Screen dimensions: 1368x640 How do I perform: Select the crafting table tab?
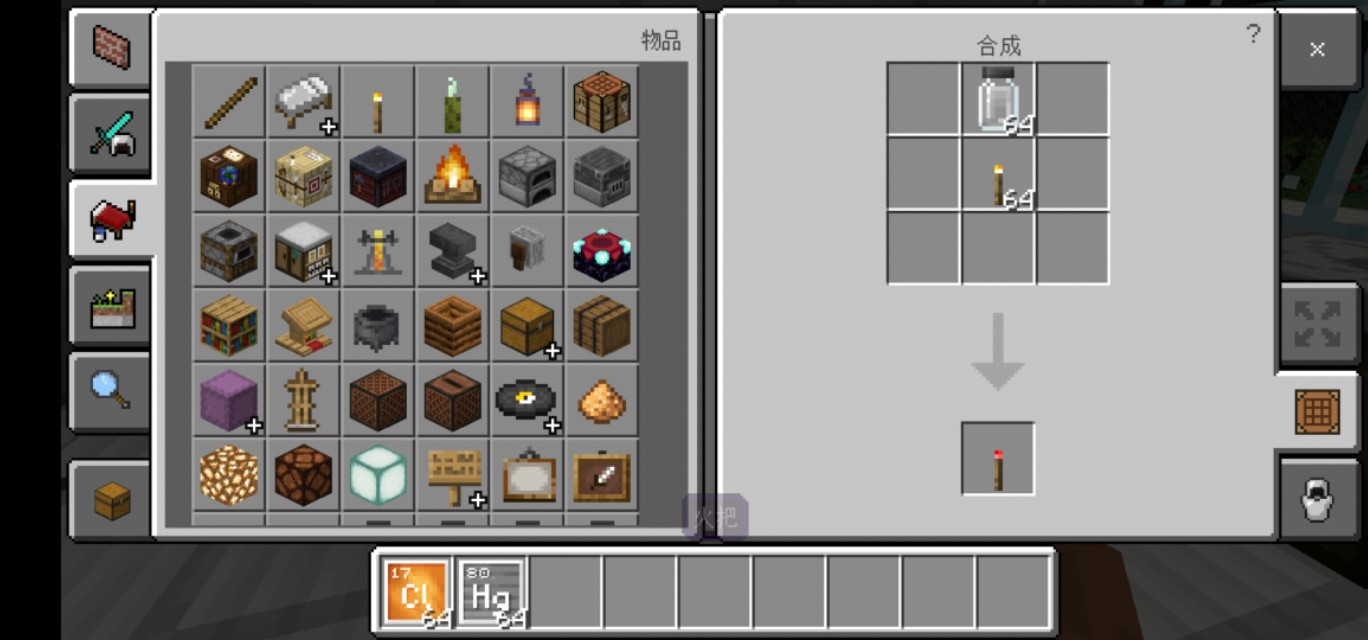[1317, 411]
